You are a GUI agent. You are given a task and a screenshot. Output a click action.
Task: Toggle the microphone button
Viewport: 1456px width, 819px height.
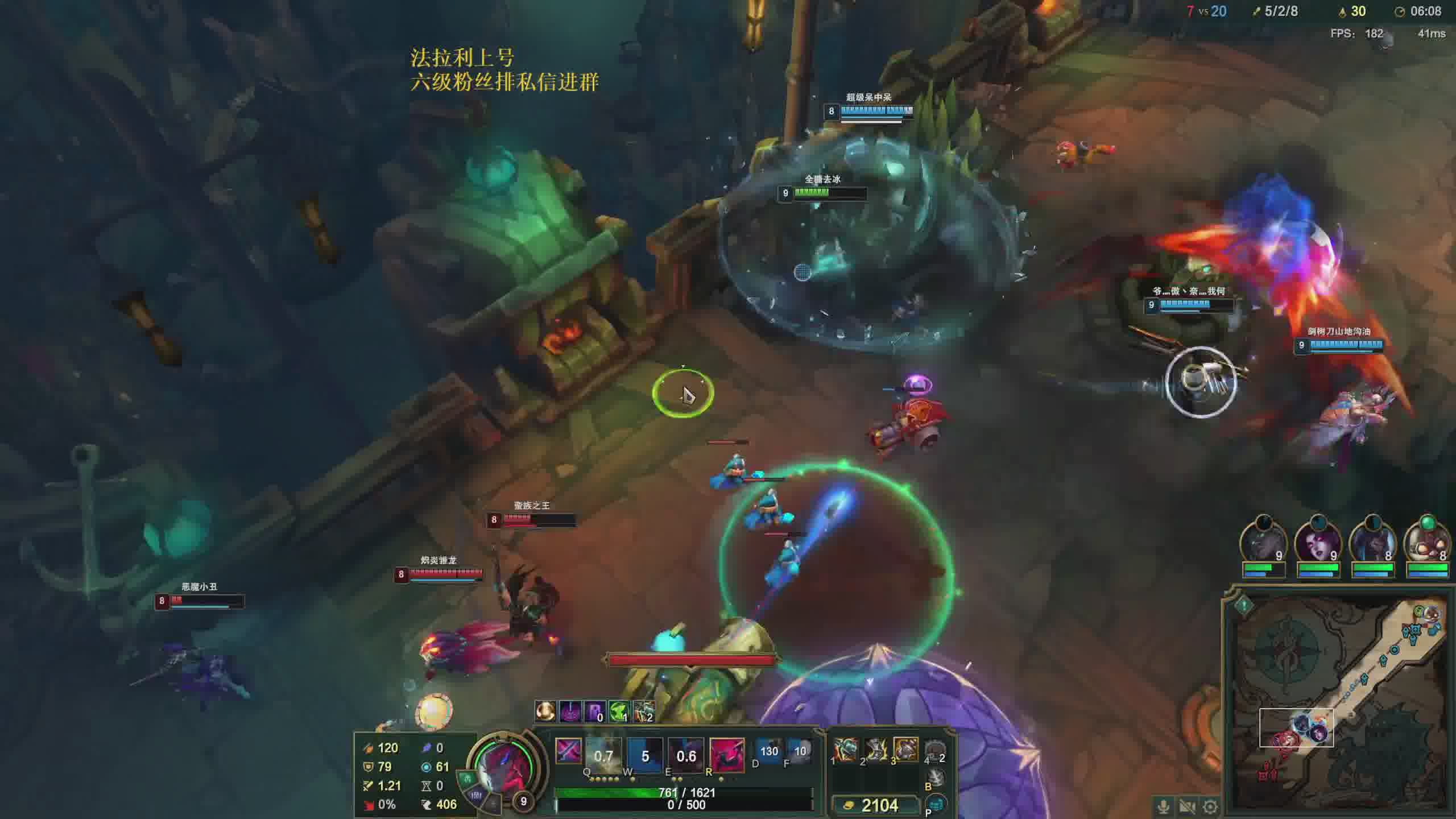(1163, 806)
